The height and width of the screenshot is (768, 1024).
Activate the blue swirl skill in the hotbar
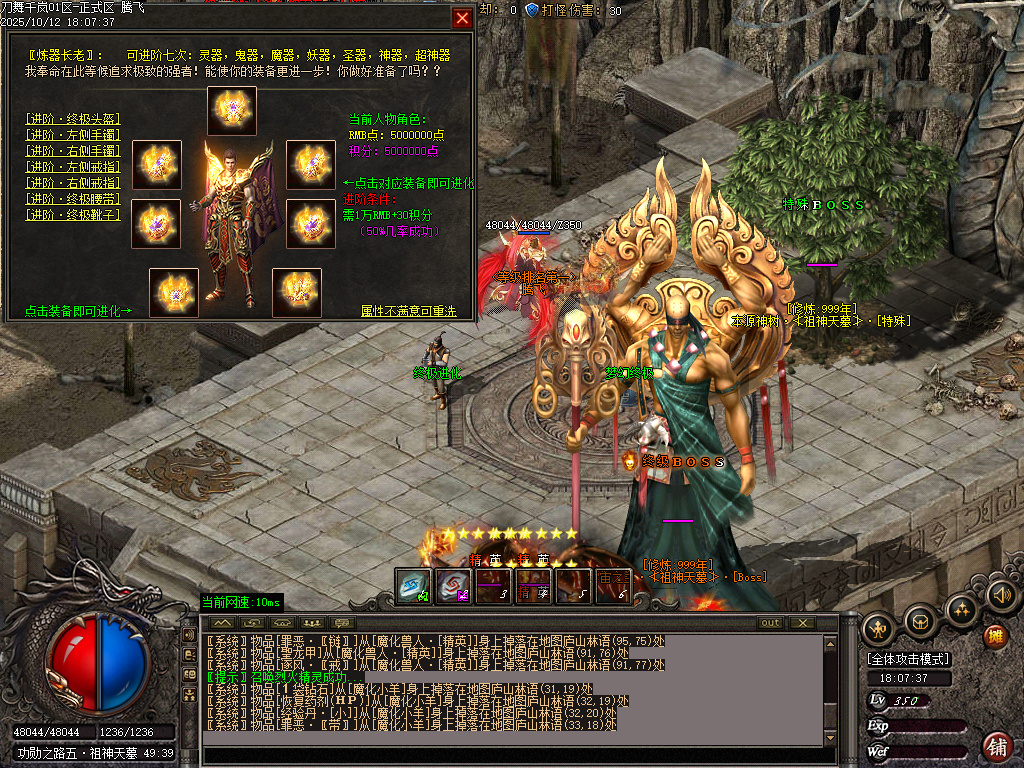(413, 587)
